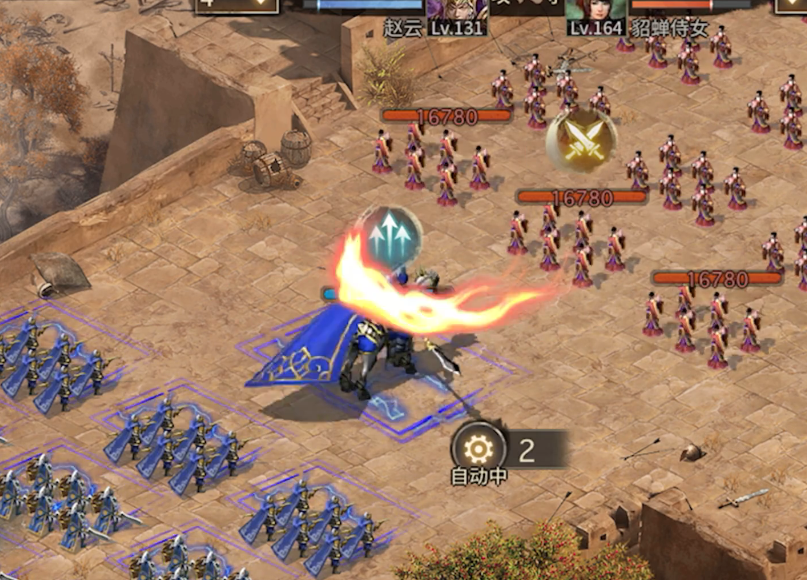Activate the crossed swords attack skill icon

[x=581, y=139]
